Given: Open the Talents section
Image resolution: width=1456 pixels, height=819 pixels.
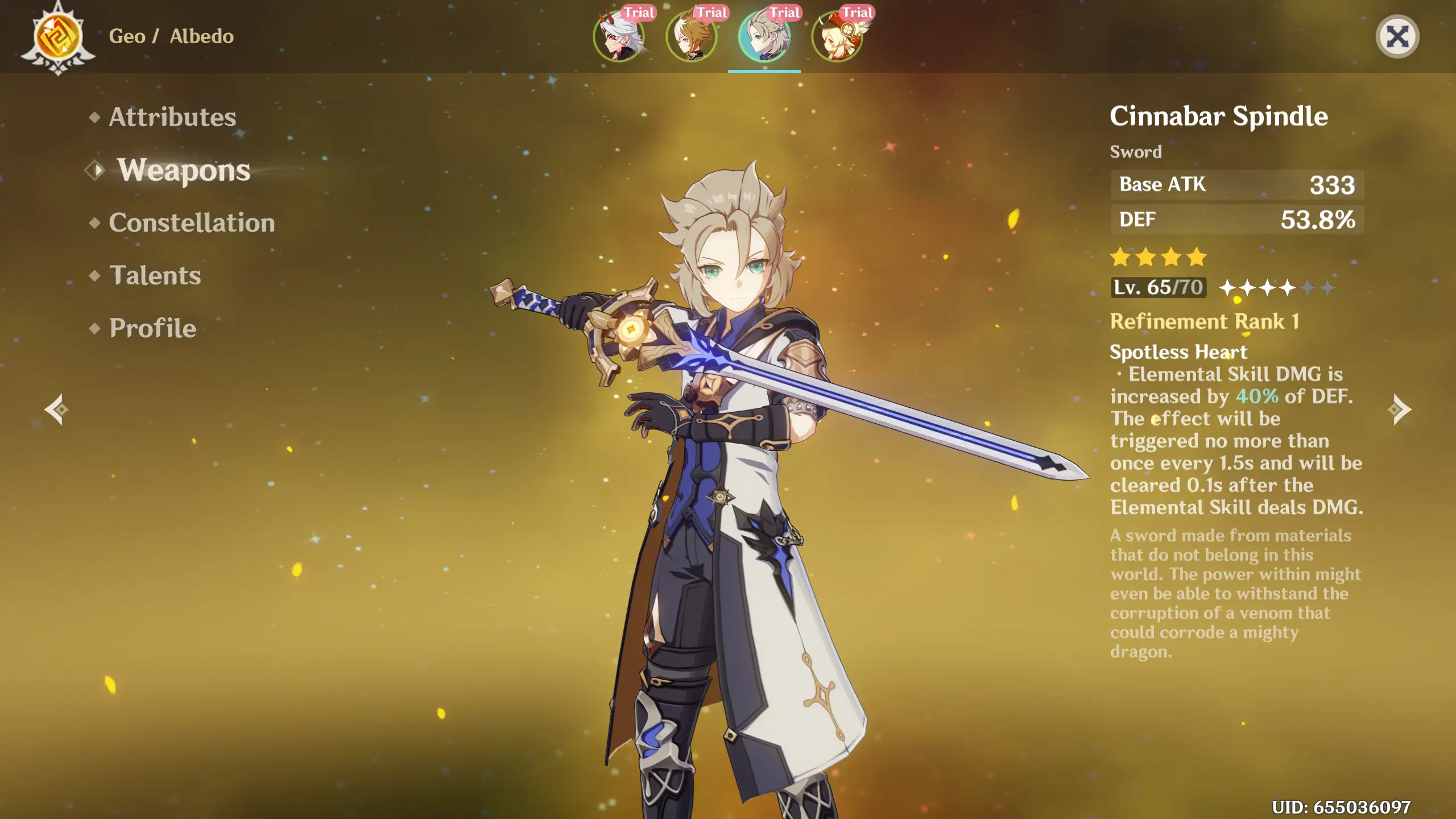Looking at the screenshot, I should [x=155, y=276].
